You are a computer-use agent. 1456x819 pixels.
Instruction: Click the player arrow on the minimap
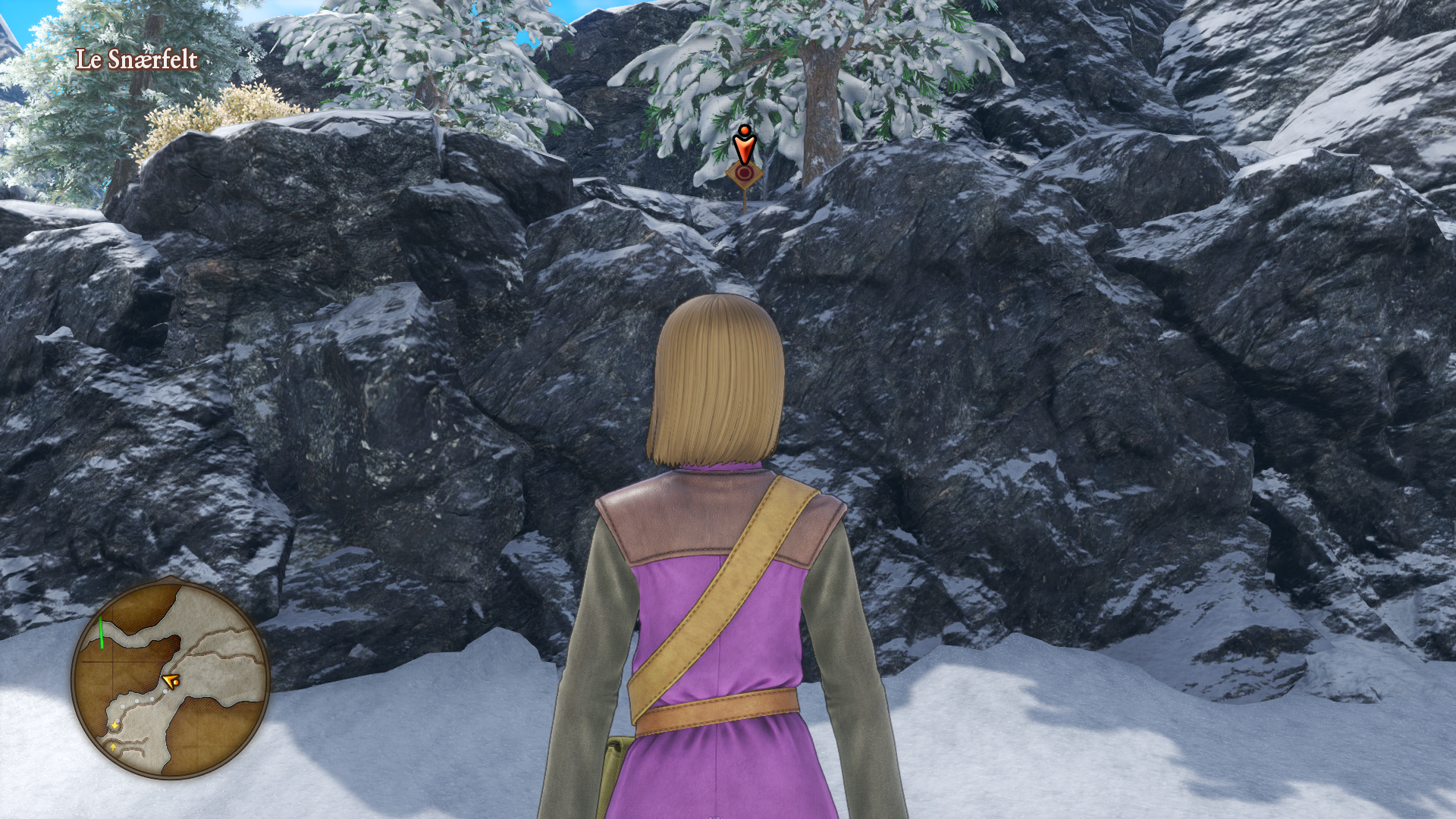[x=171, y=680]
